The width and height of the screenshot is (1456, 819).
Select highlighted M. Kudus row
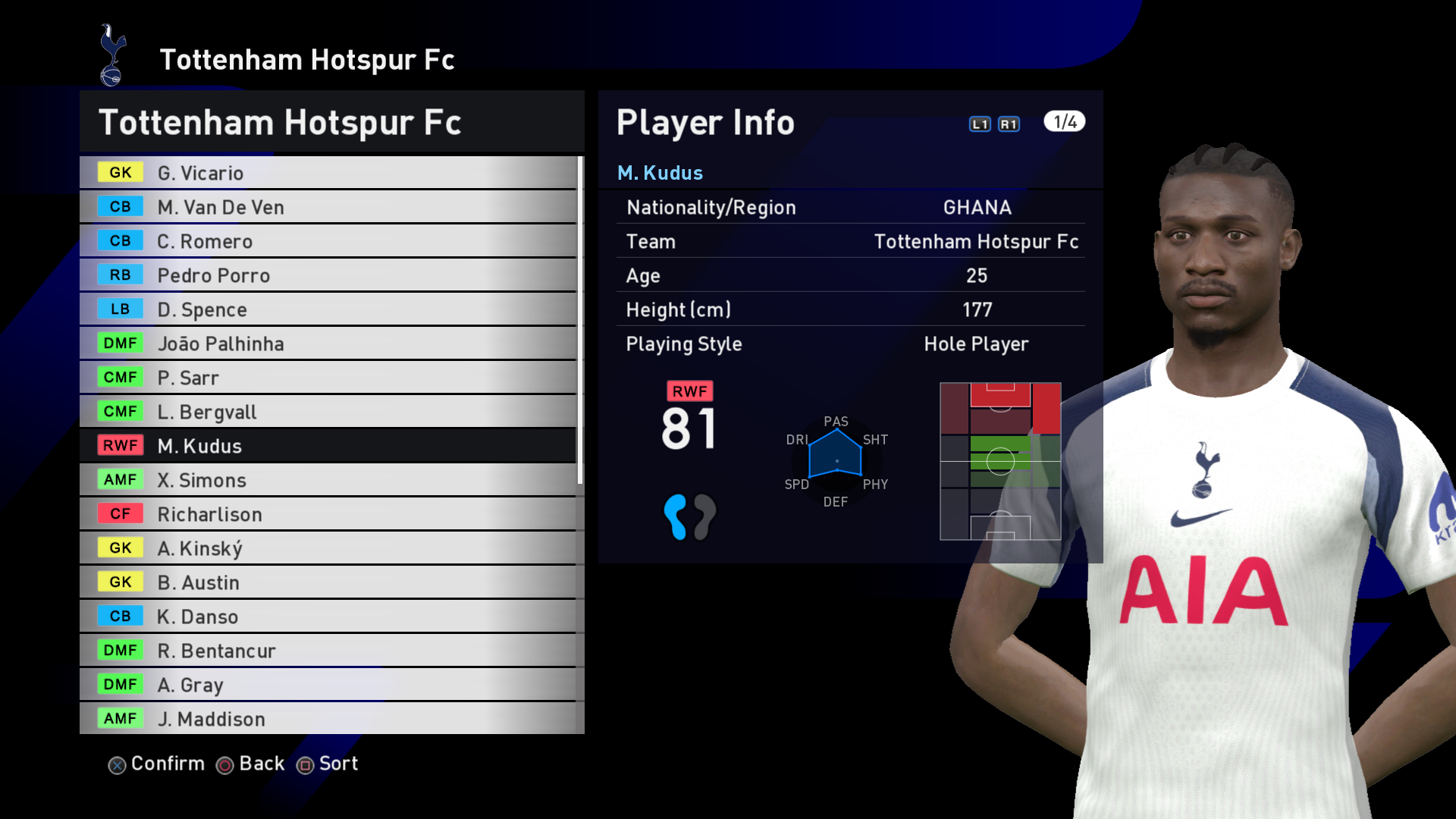(x=328, y=446)
